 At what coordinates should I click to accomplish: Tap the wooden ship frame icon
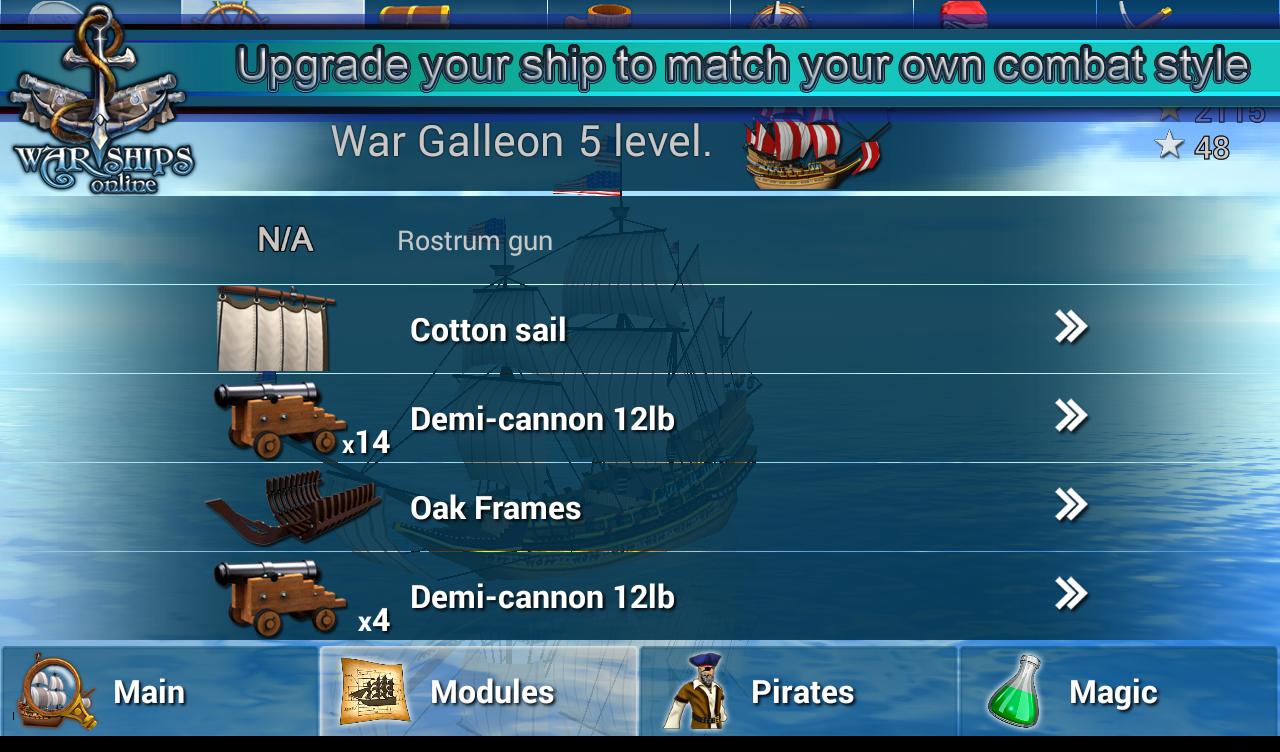coord(292,507)
